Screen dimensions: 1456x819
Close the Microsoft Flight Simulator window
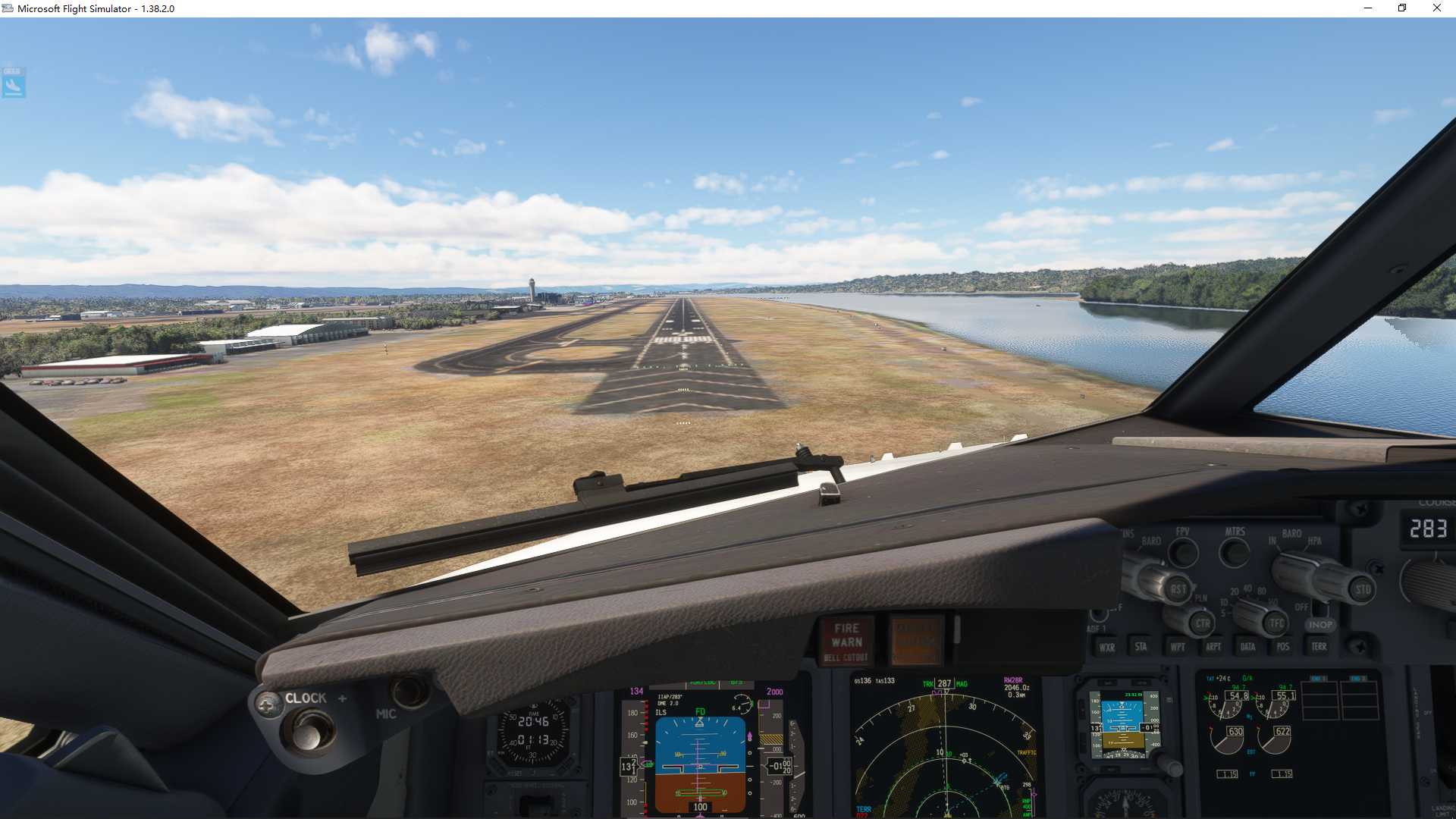click(1436, 8)
